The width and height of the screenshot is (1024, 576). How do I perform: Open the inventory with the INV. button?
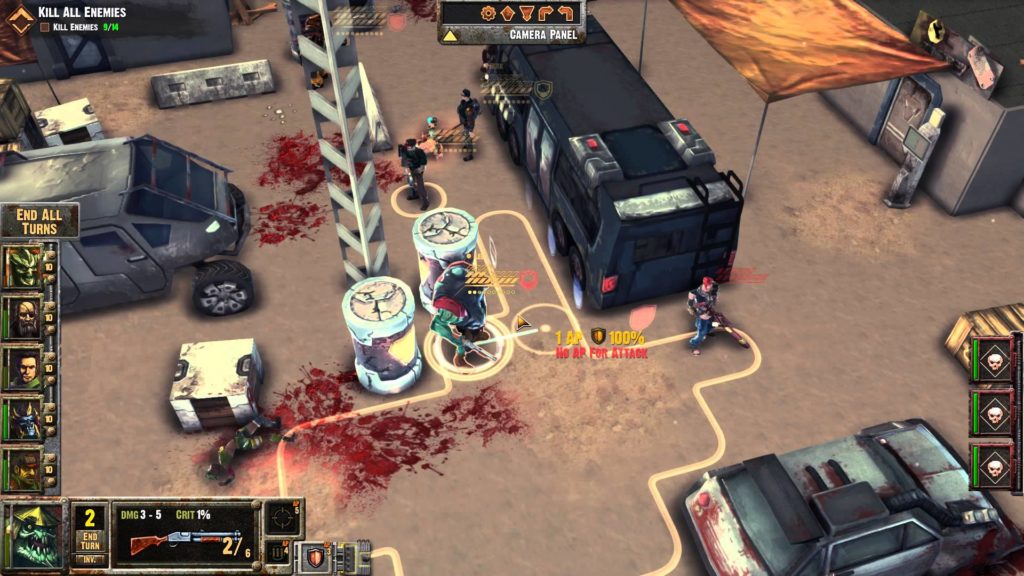[88, 559]
